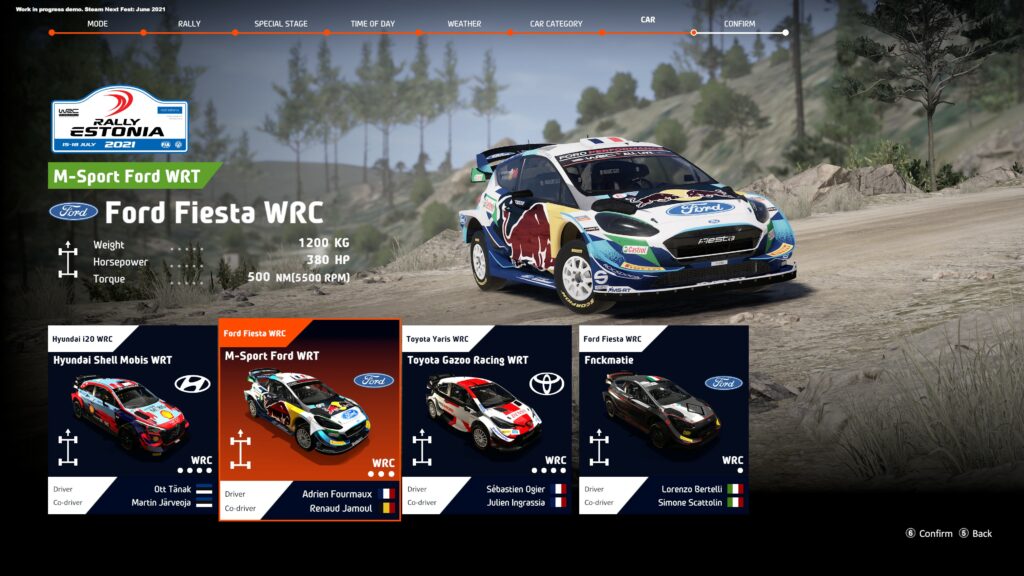Screen dimensions: 1024x576
Task: Pick the Toyota Gazoo Racing WRT card
Action: [x=486, y=418]
